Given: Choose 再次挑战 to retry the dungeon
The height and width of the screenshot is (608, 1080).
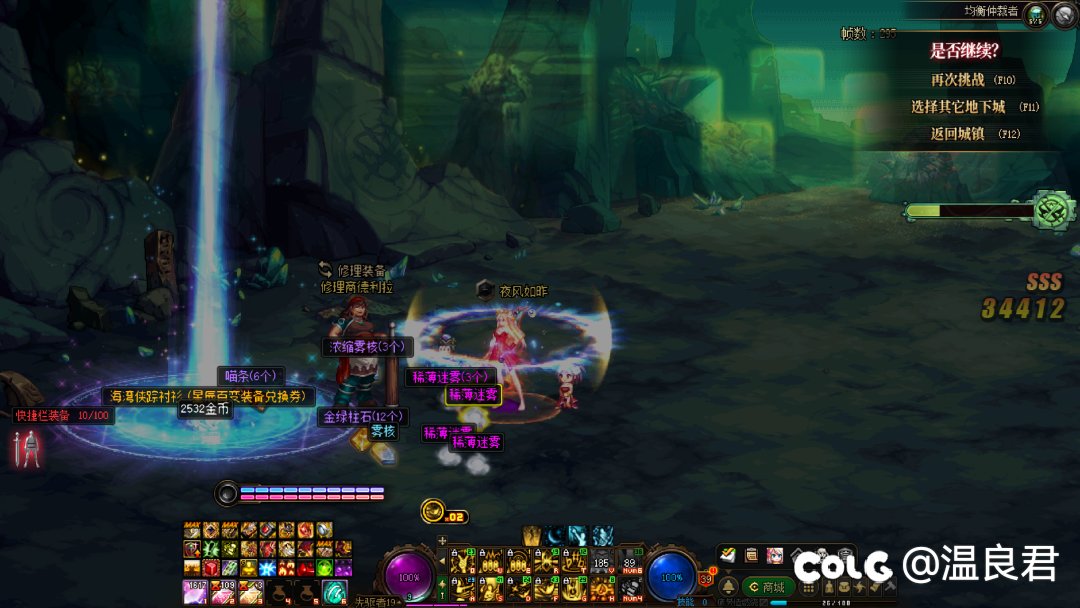Looking at the screenshot, I should (x=958, y=80).
